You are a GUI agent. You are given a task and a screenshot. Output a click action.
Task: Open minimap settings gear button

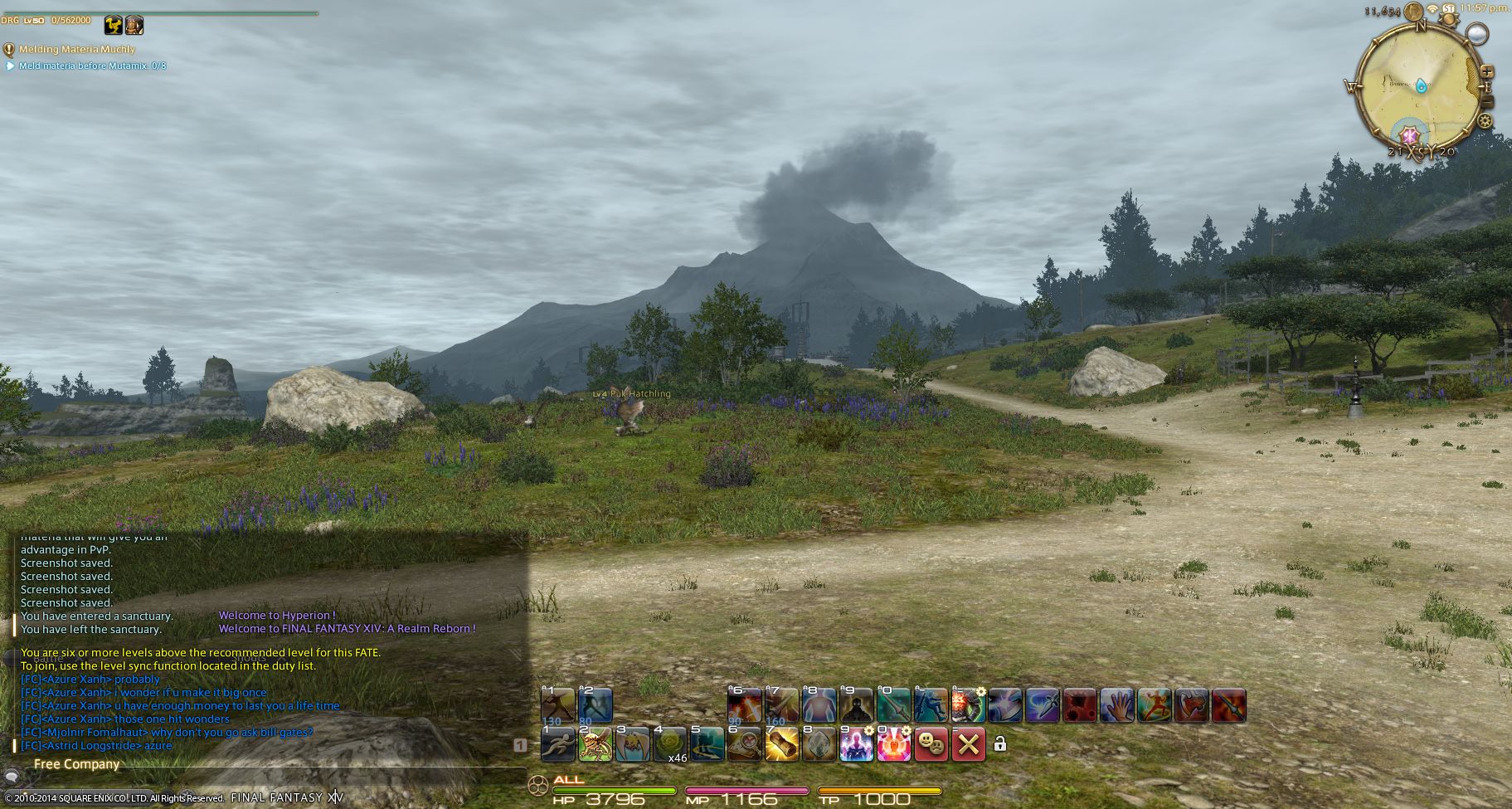[x=1485, y=121]
